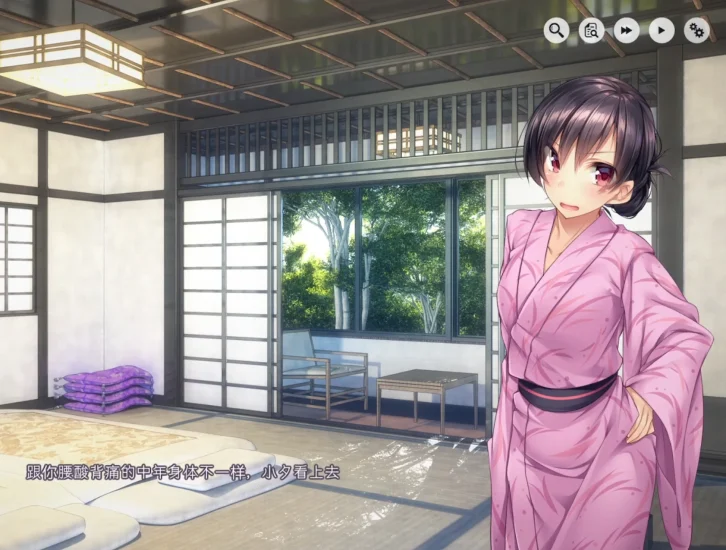The width and height of the screenshot is (726, 550).
Task: Open settings with the gears icon
Action: [696, 31]
